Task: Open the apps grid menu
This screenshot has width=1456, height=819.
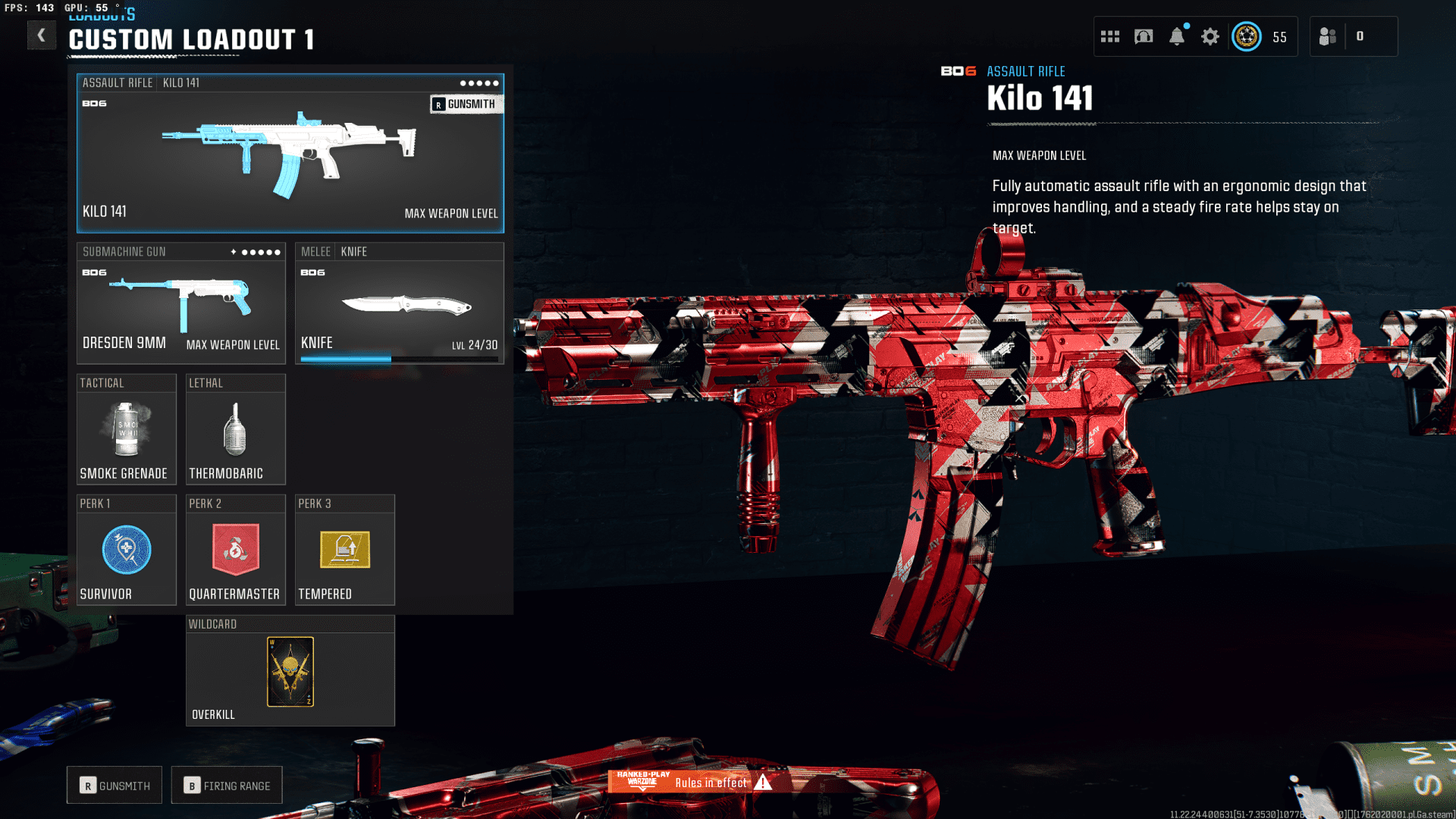Action: (x=1109, y=36)
